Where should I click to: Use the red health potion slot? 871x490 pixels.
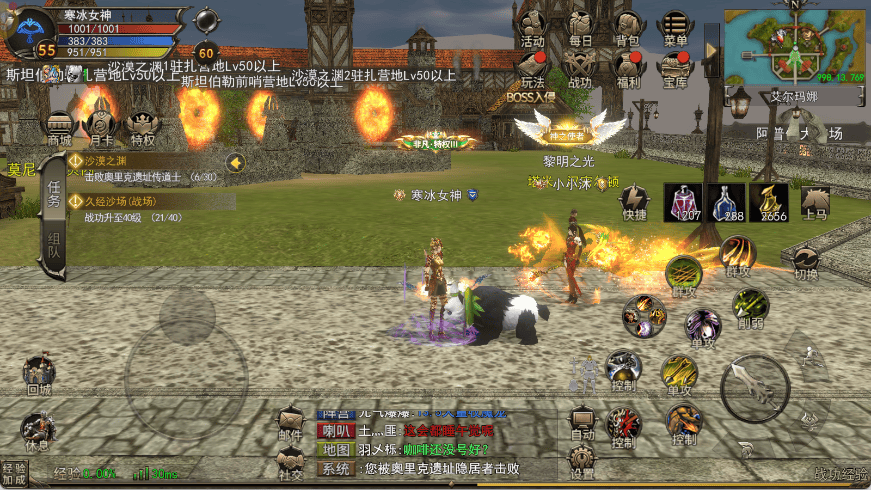(x=684, y=202)
